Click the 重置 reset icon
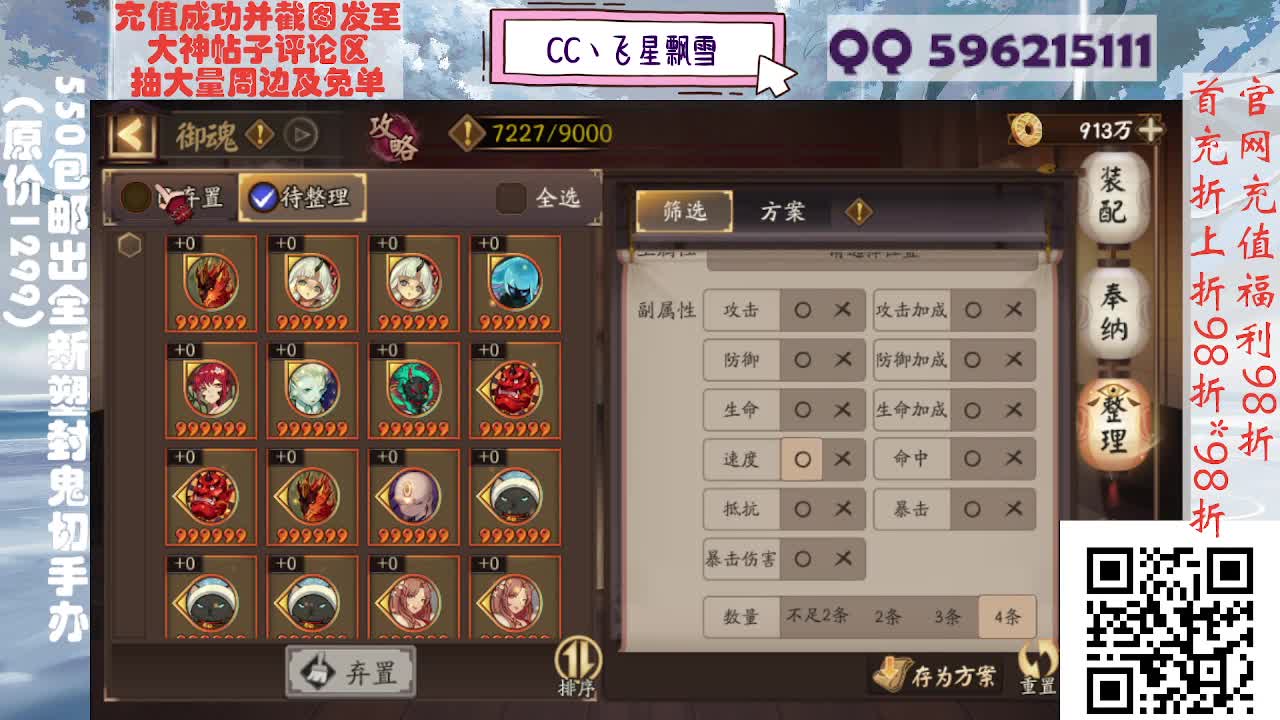The height and width of the screenshot is (720, 1280). pyautogui.click(x=1037, y=668)
